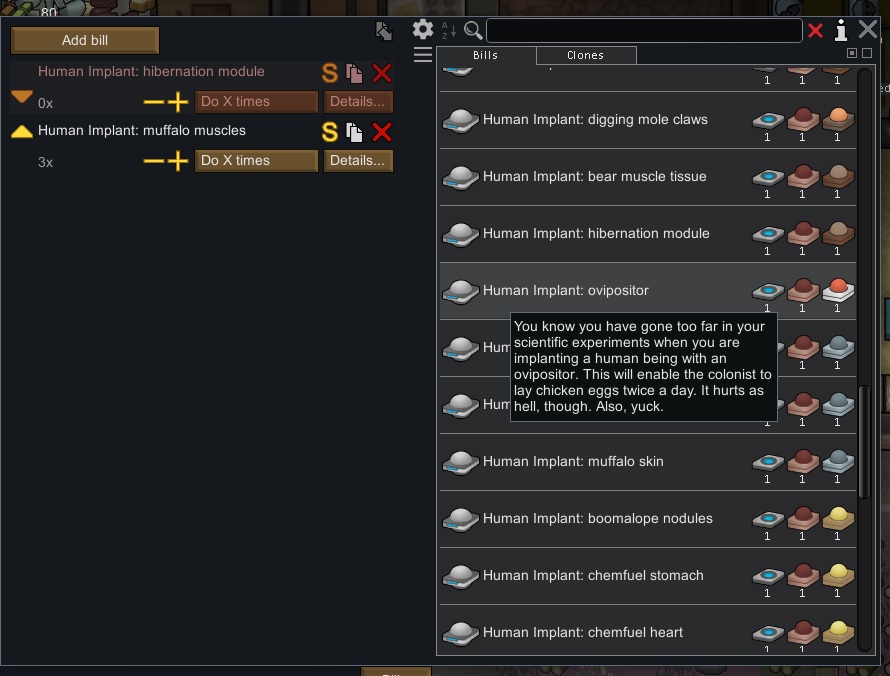Image resolution: width=890 pixels, height=676 pixels.
Task: Decrease hibernation module repeat count with minus
Action: tap(153, 102)
